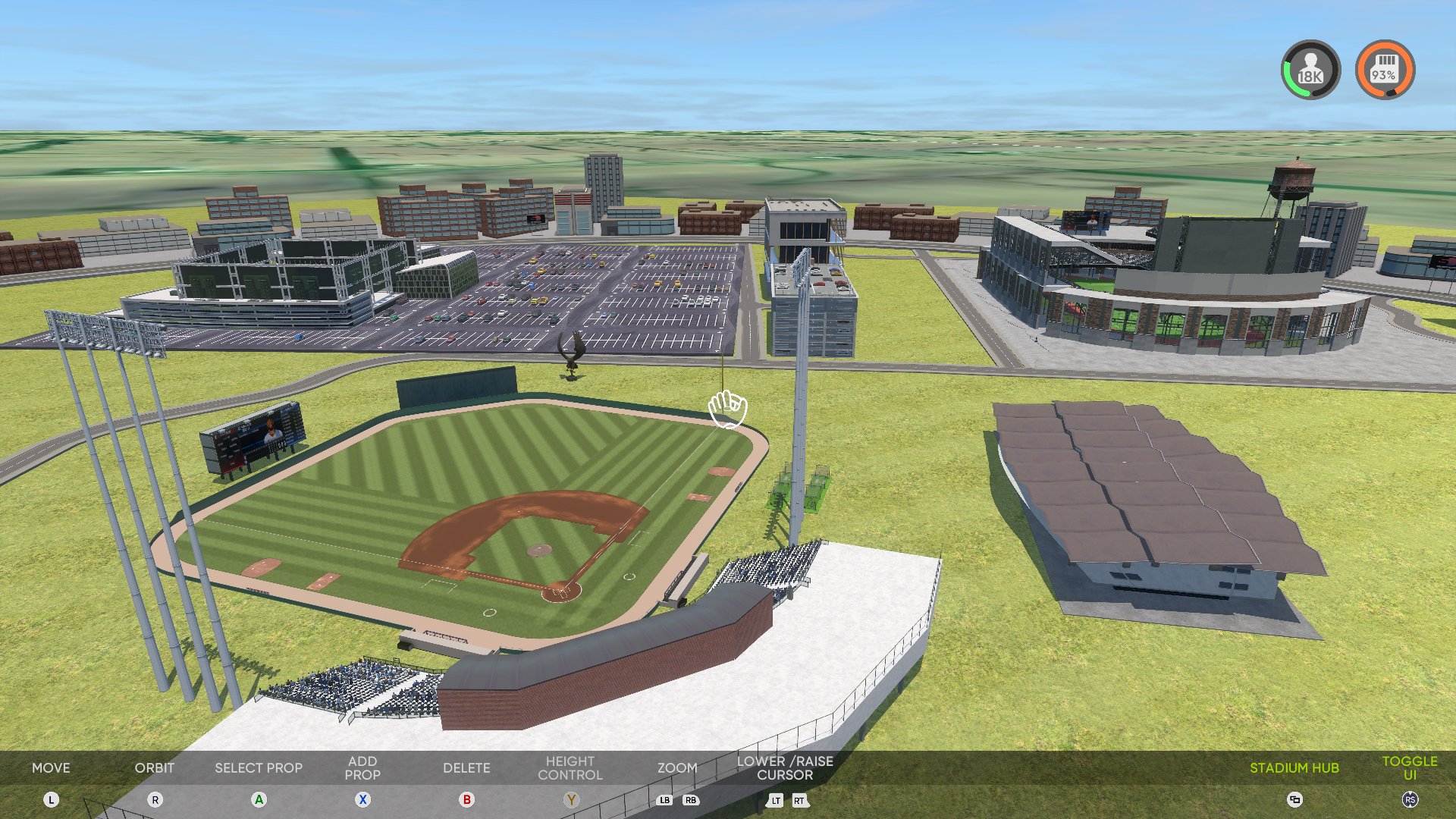This screenshot has width=1456, height=819.
Task: Click the blue X icon for Add Prop
Action: tap(362, 799)
